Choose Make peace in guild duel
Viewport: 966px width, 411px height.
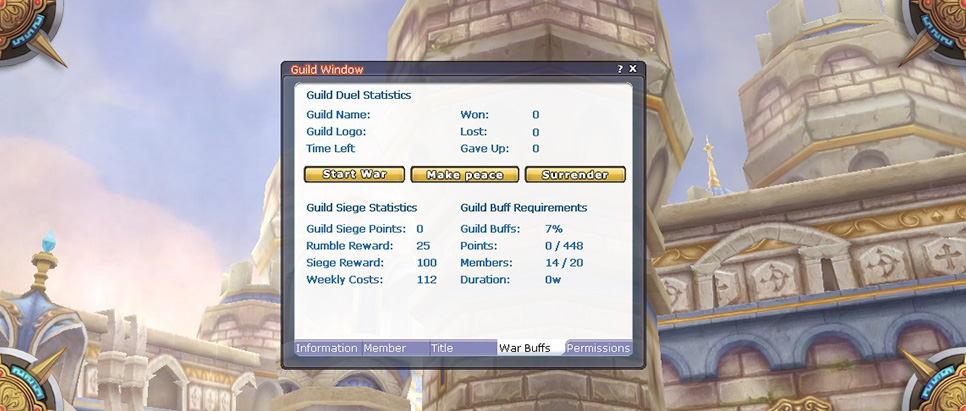pos(464,175)
